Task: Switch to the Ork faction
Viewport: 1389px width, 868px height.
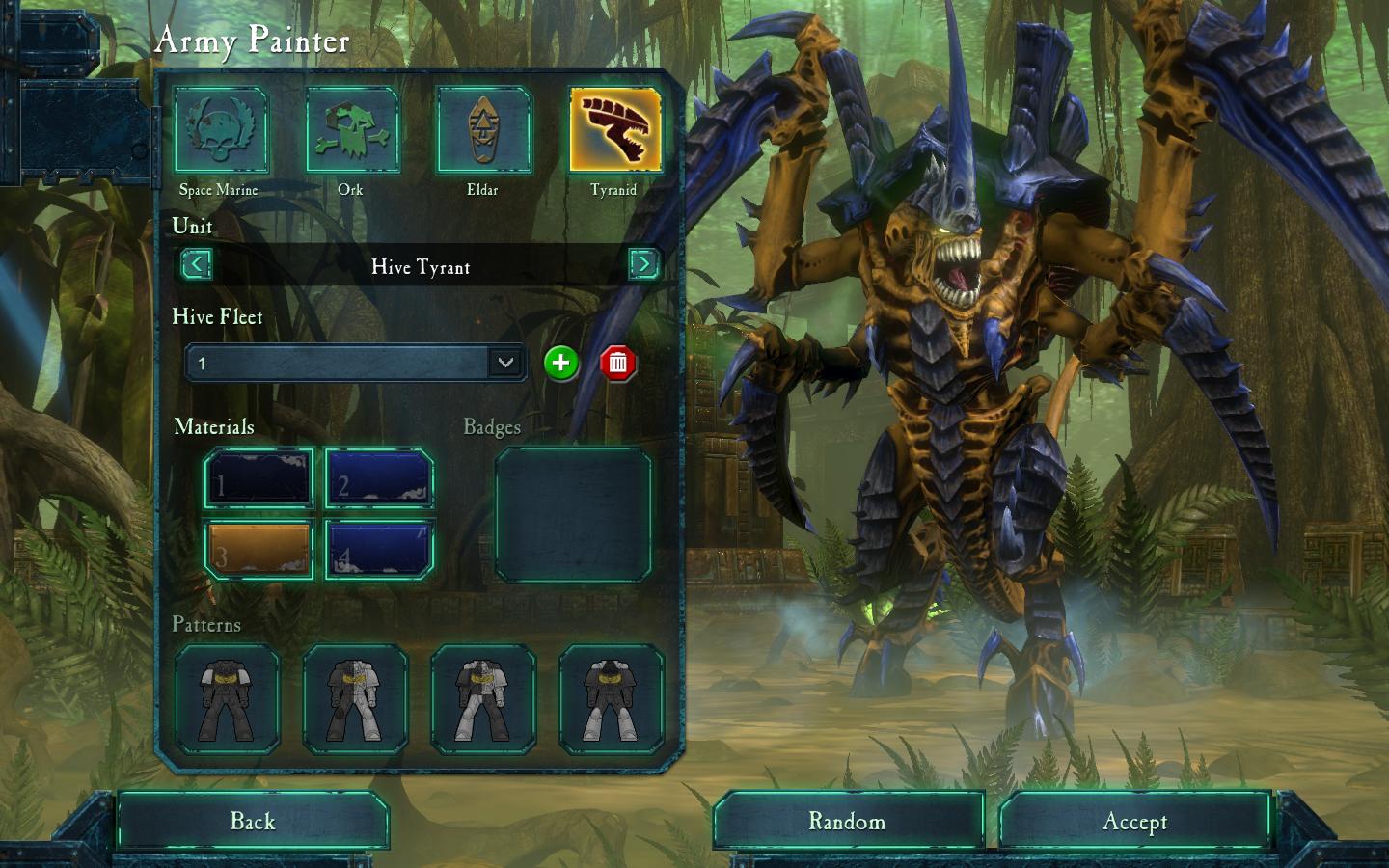Action: click(x=351, y=131)
